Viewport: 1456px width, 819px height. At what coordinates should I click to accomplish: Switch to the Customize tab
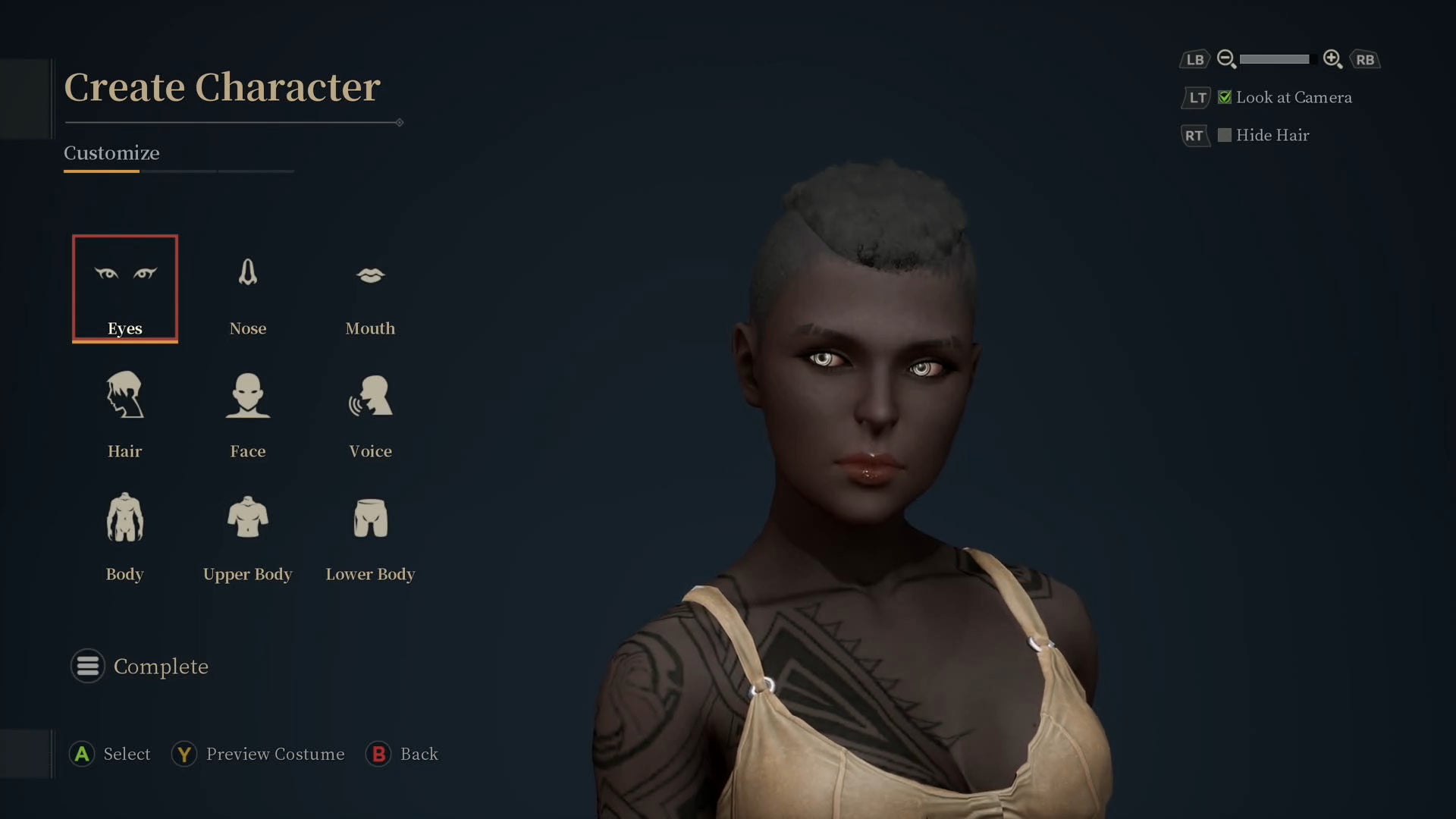point(111,153)
